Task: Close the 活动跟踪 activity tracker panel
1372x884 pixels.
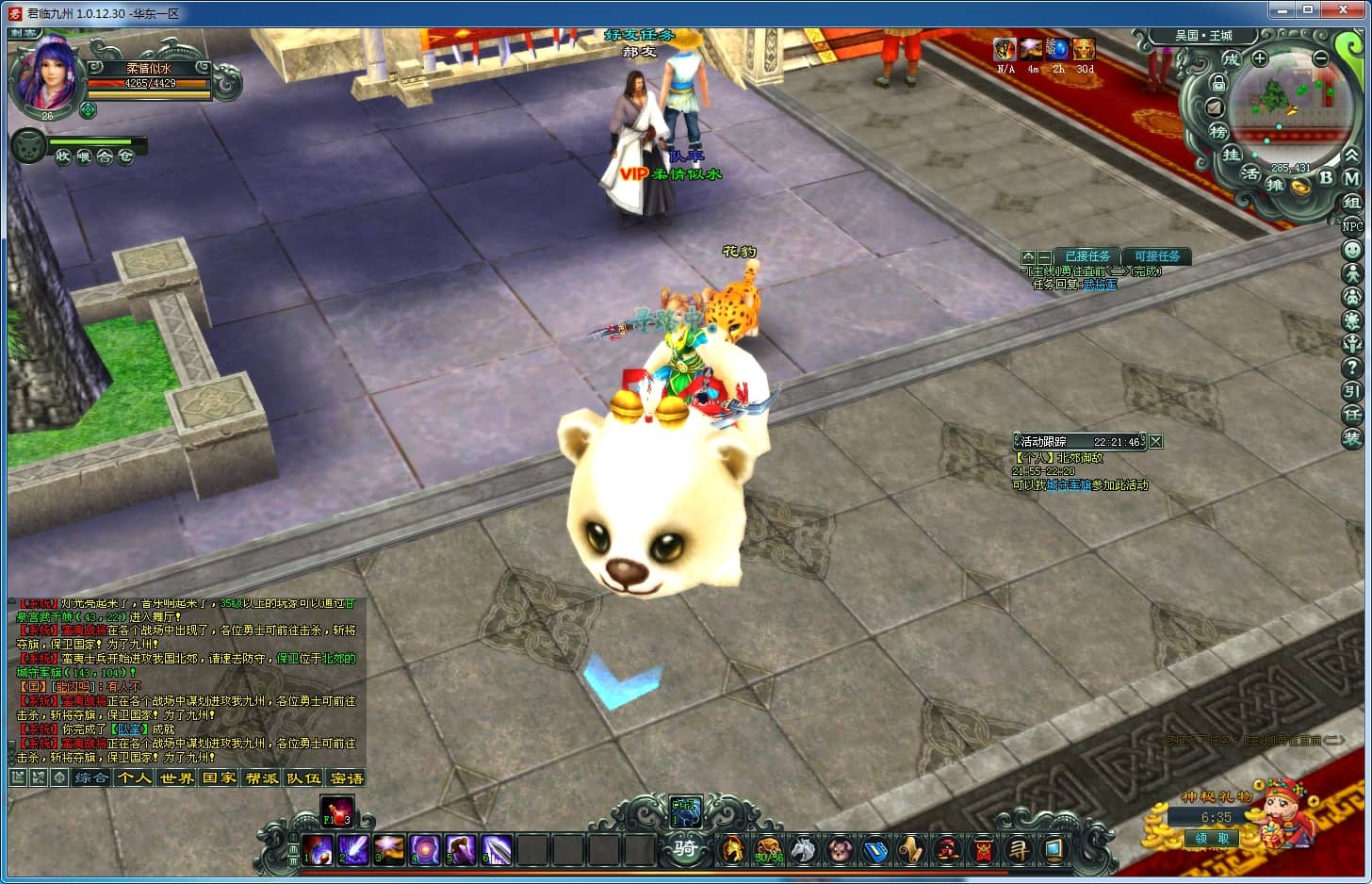Action: [x=1156, y=441]
